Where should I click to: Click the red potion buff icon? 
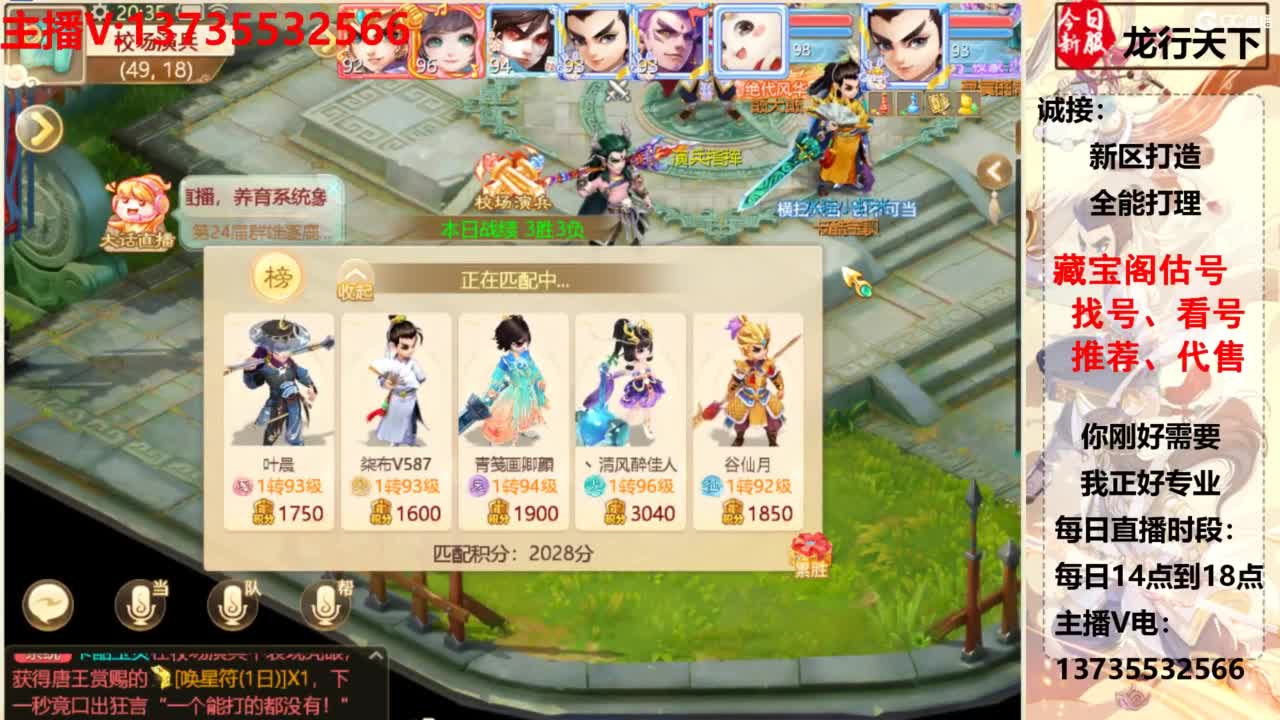pos(885,105)
